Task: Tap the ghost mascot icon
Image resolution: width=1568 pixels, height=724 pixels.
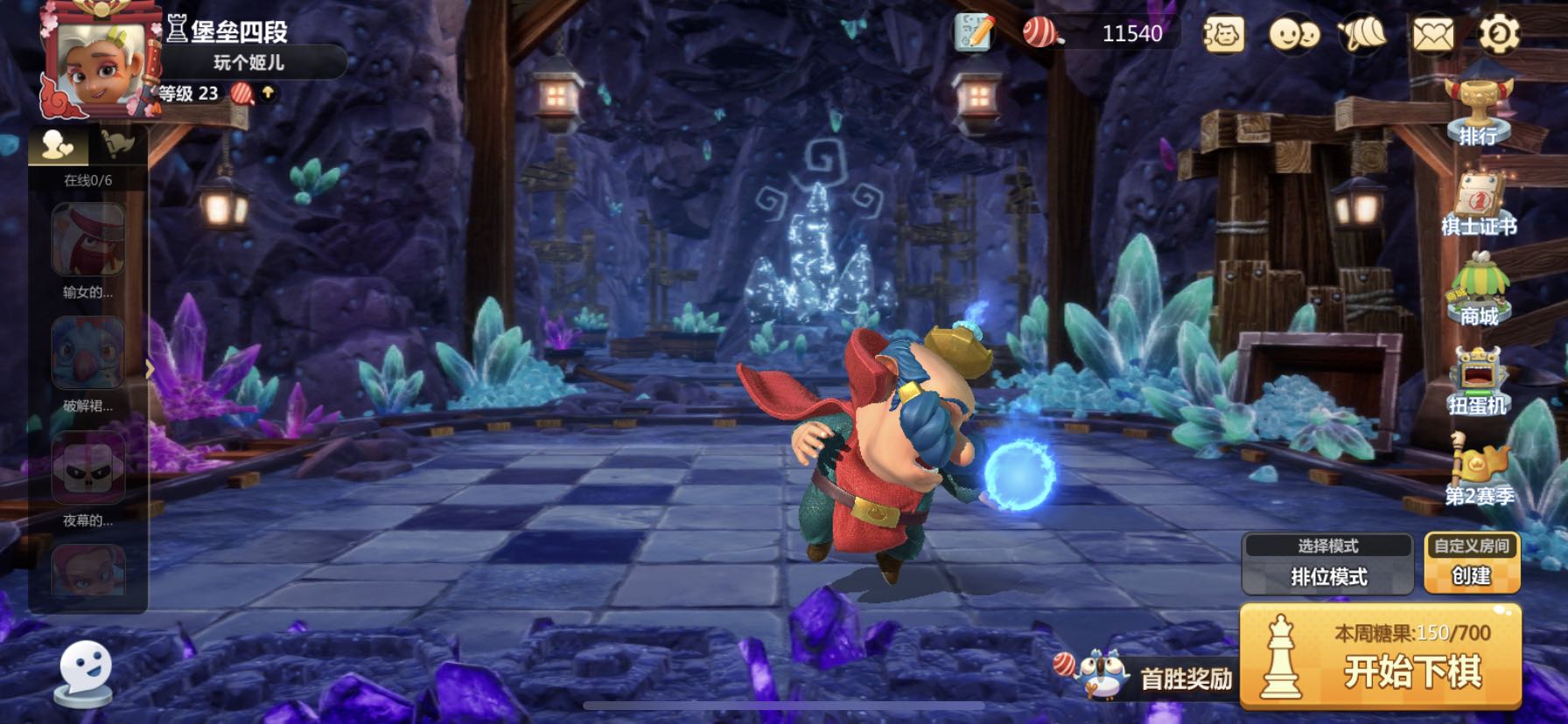Action: [x=85, y=673]
